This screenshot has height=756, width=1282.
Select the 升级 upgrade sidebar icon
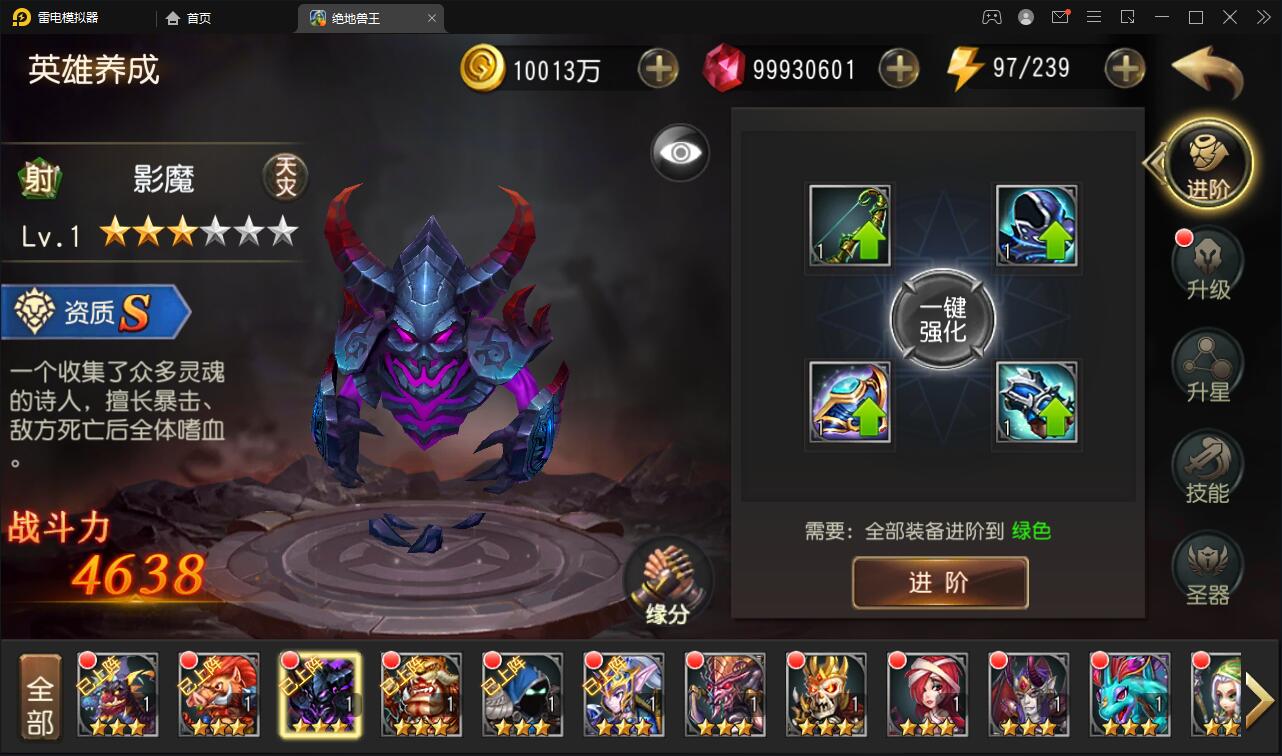tap(1207, 262)
